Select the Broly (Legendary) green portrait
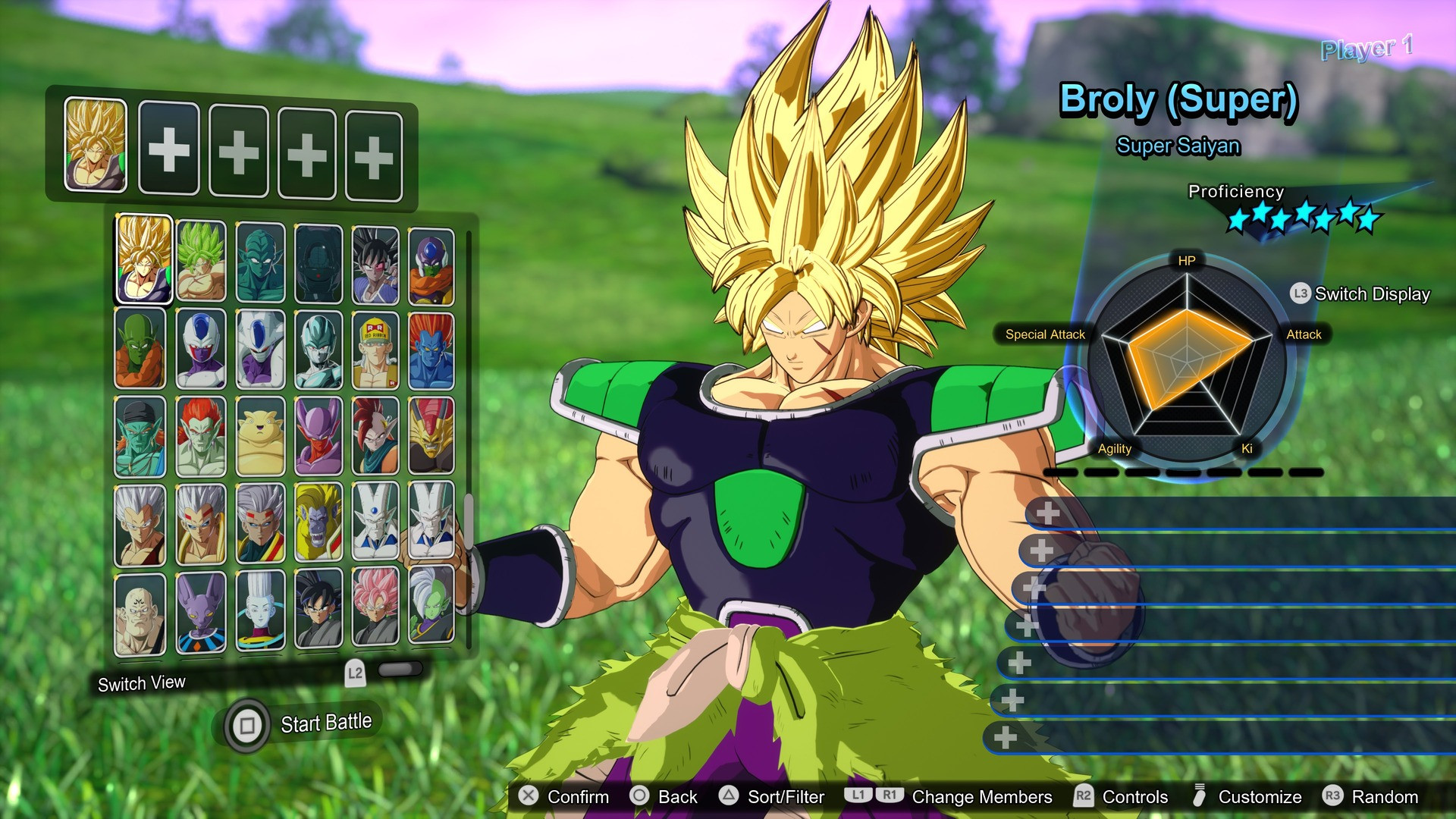 pyautogui.click(x=200, y=260)
